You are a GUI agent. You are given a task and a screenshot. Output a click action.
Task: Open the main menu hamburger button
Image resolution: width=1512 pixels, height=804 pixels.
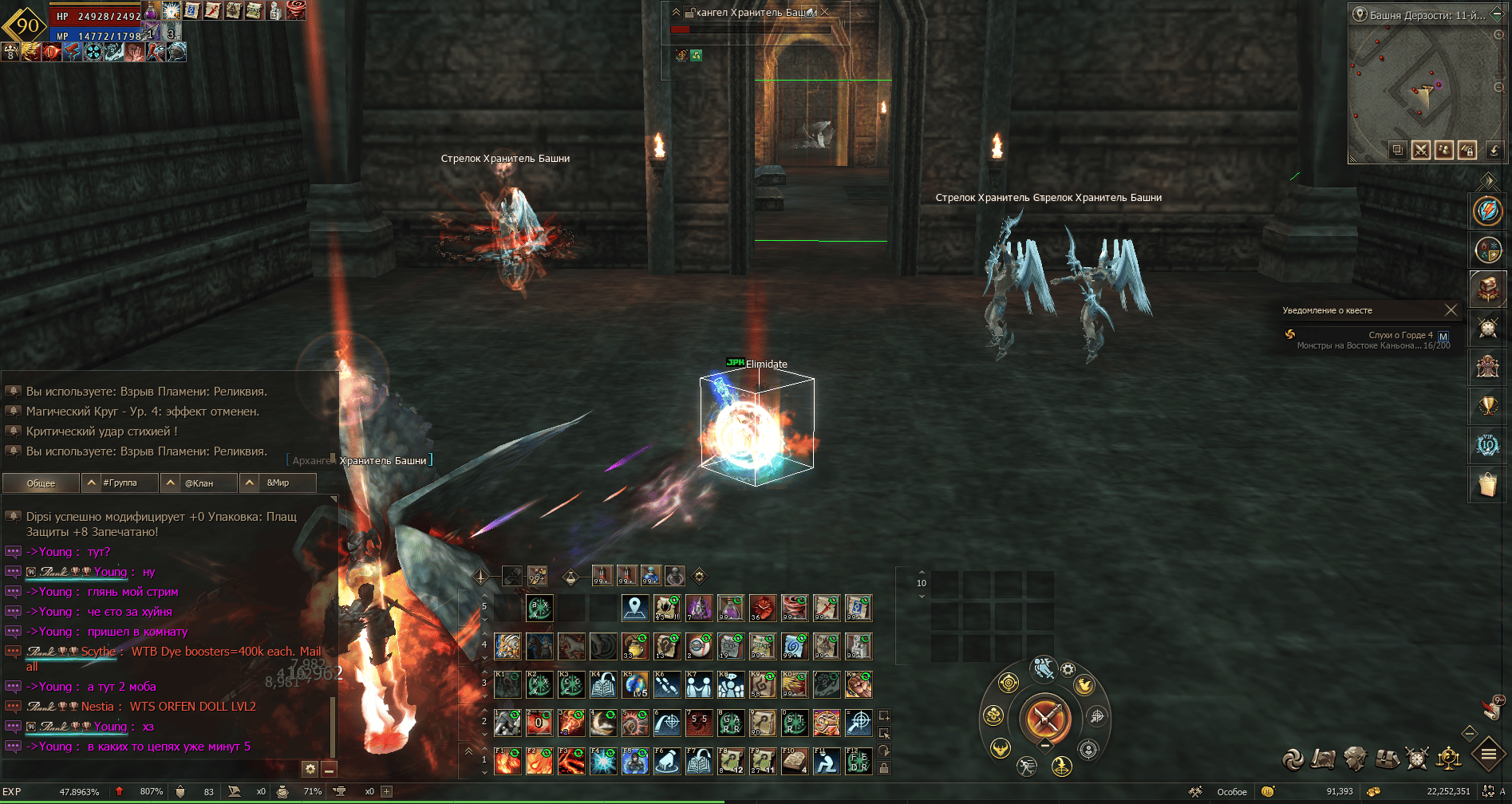(x=1488, y=754)
